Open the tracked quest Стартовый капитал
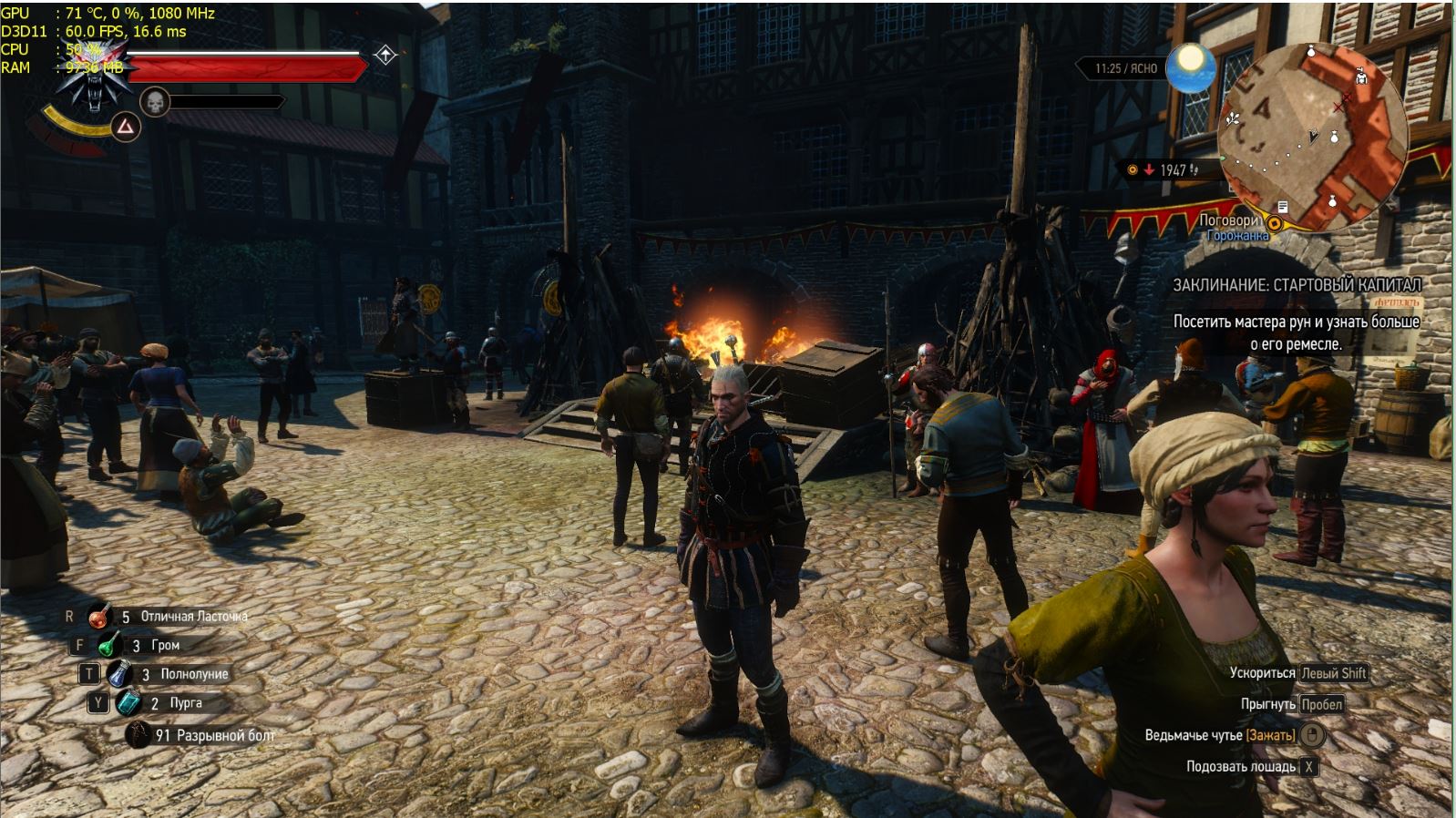Image resolution: width=1456 pixels, height=818 pixels. click(1296, 285)
